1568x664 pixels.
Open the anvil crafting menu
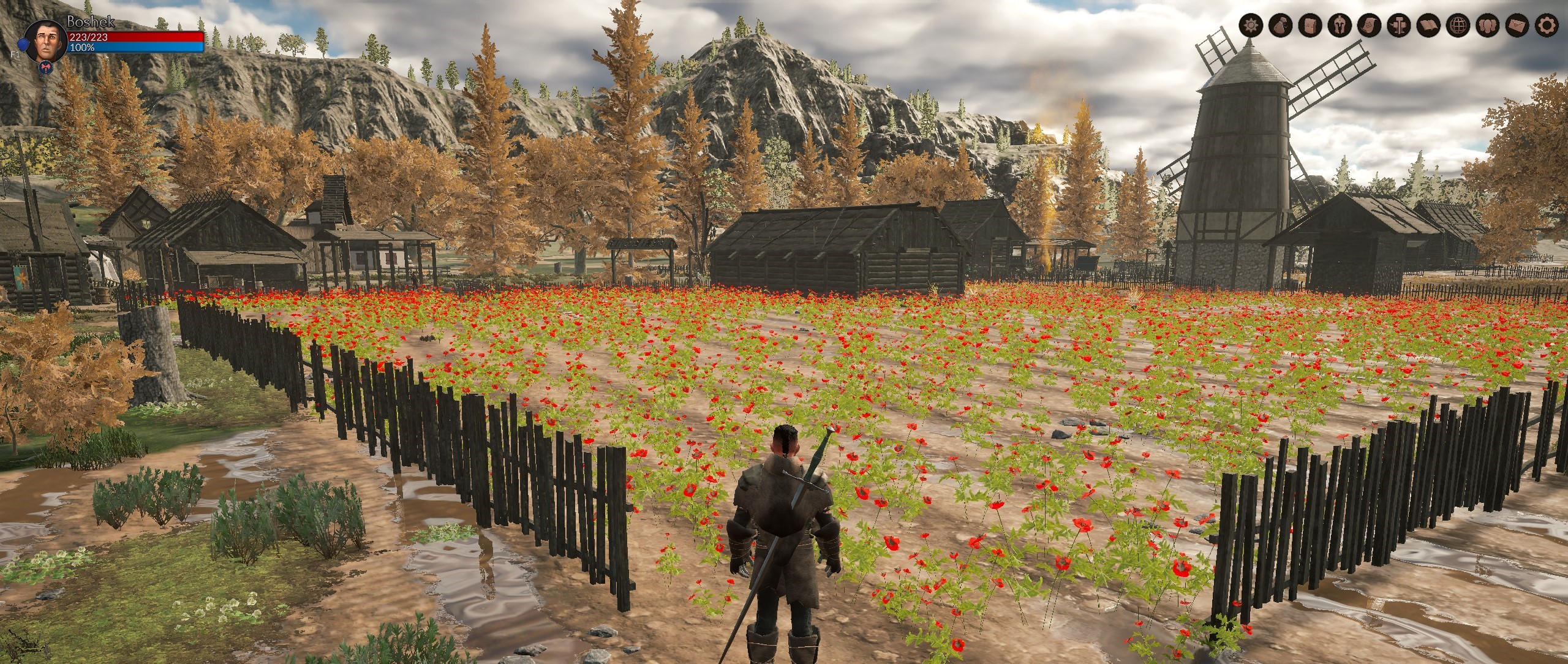pos(1398,42)
